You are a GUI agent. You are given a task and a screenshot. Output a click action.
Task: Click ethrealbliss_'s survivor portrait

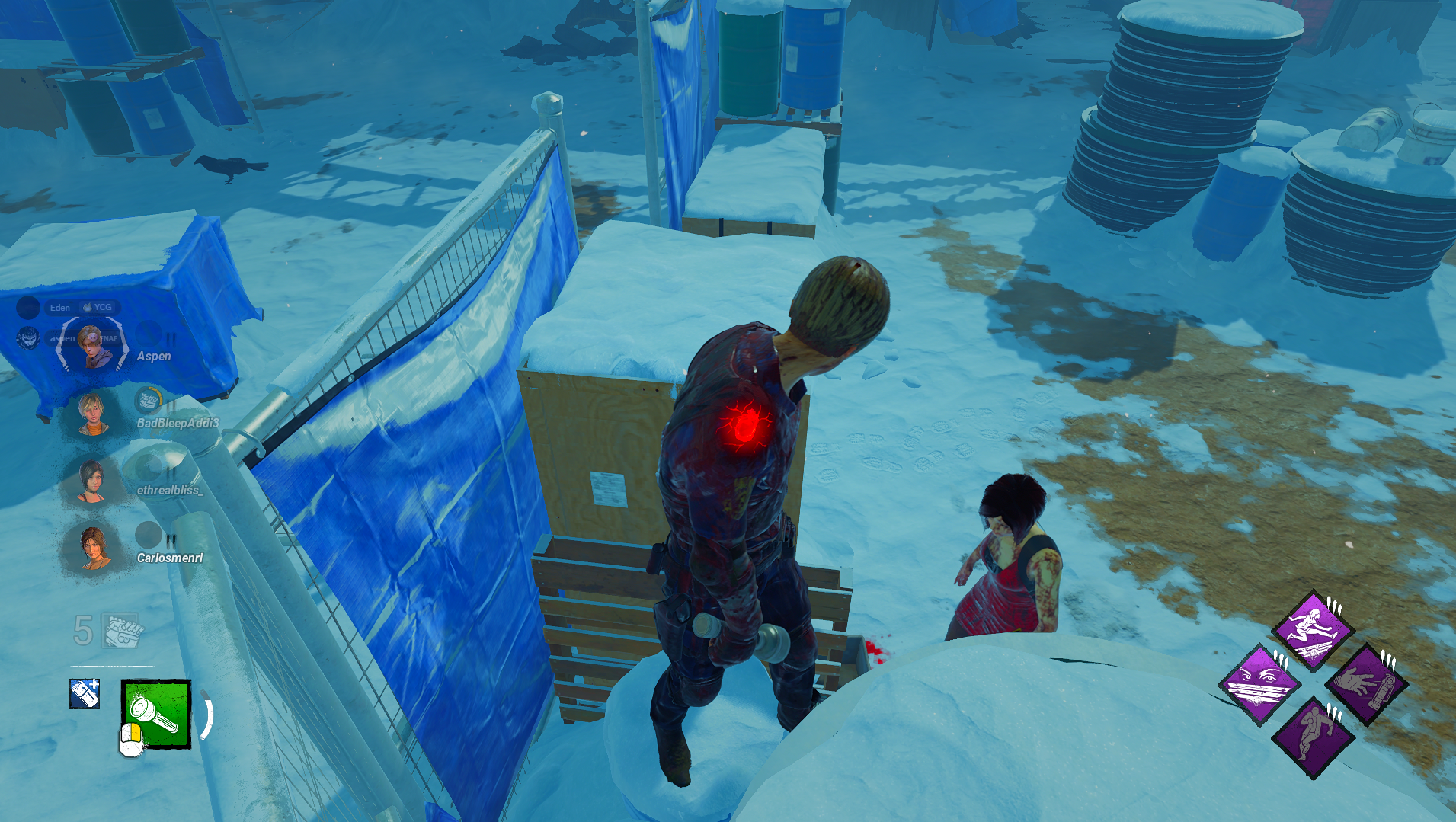pyautogui.click(x=92, y=482)
